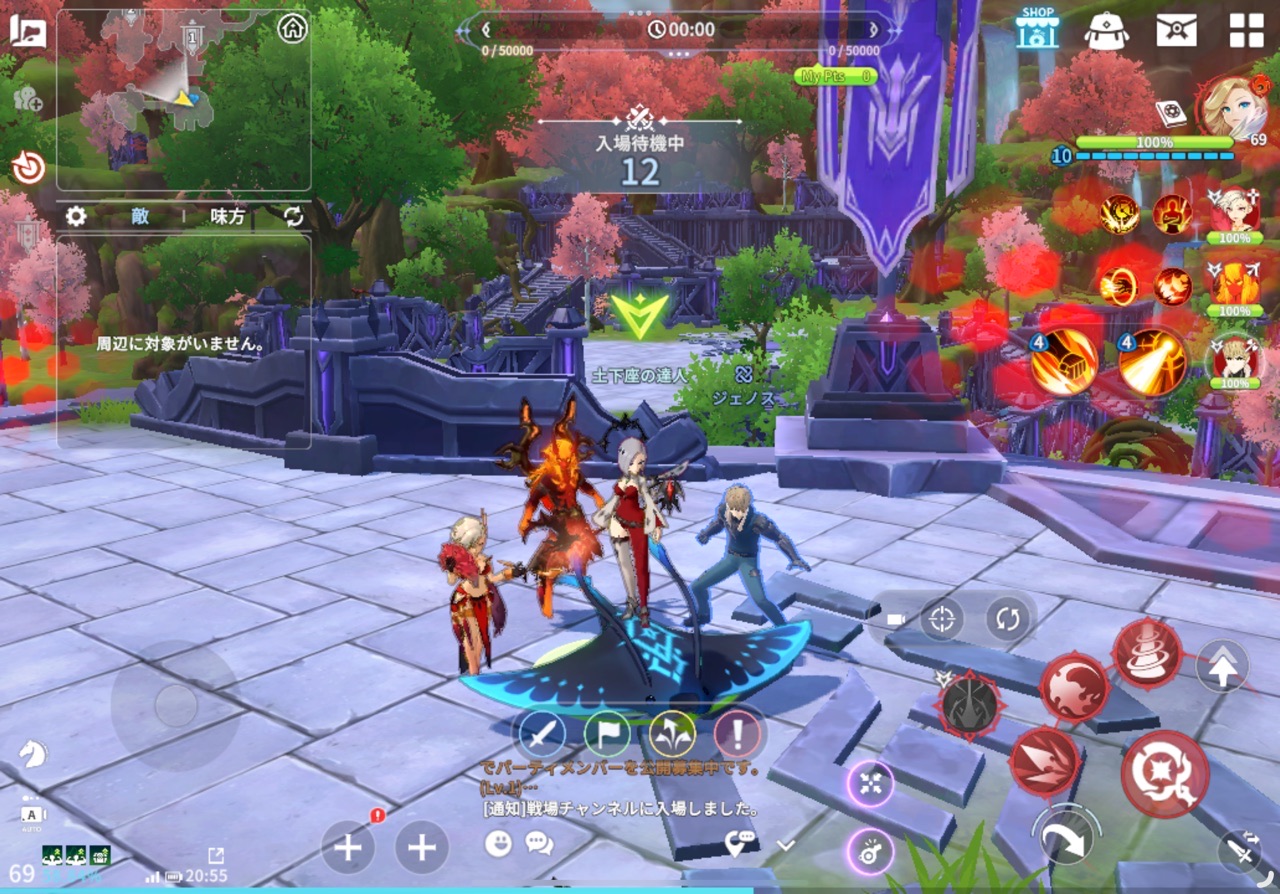Refresh the nearby target list
This screenshot has width=1280, height=894.
293,216
